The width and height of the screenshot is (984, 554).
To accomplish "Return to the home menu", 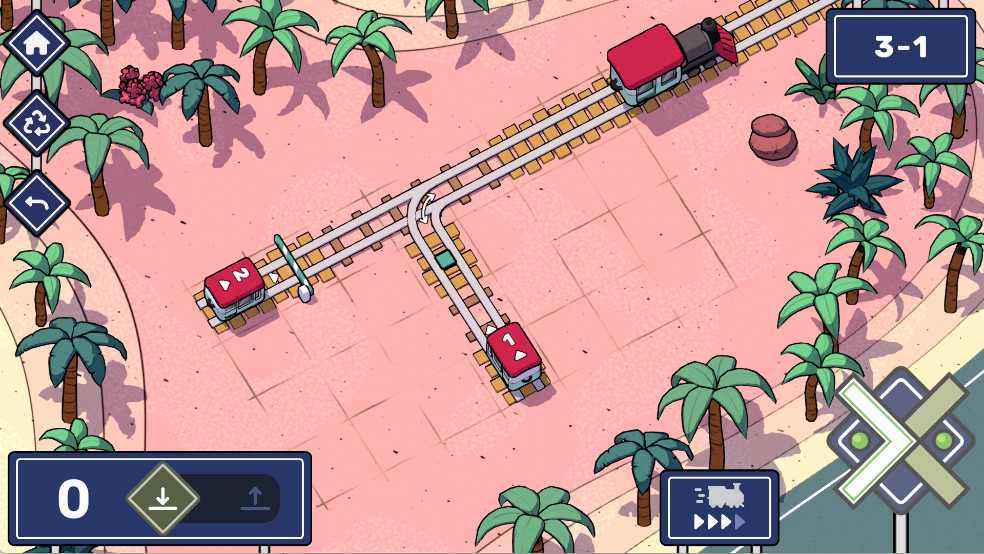I will (x=37, y=43).
